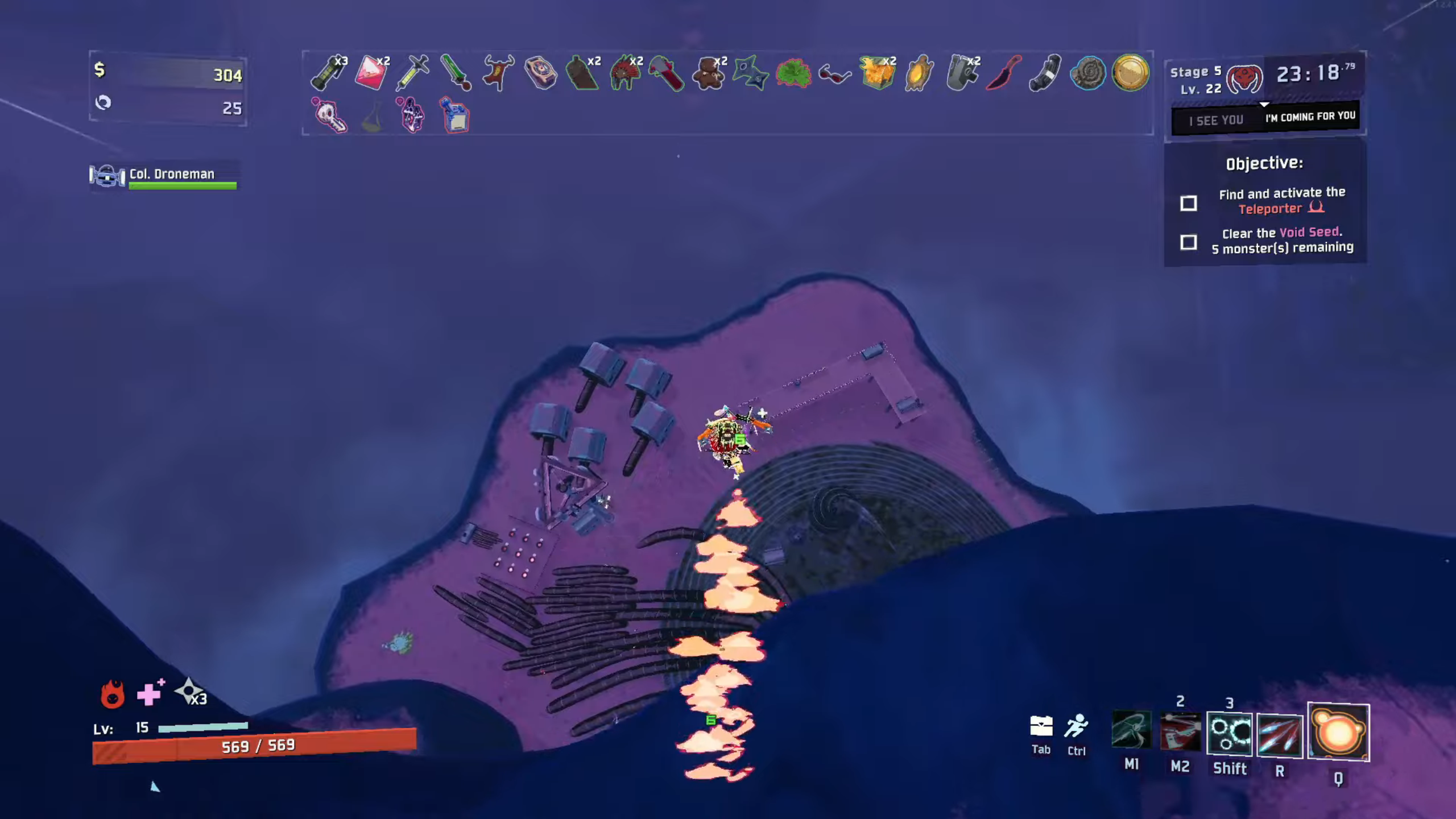1456x819 pixels.
Task: Select the I'M COMING FOR YOU difficulty segment
Action: 1310,115
